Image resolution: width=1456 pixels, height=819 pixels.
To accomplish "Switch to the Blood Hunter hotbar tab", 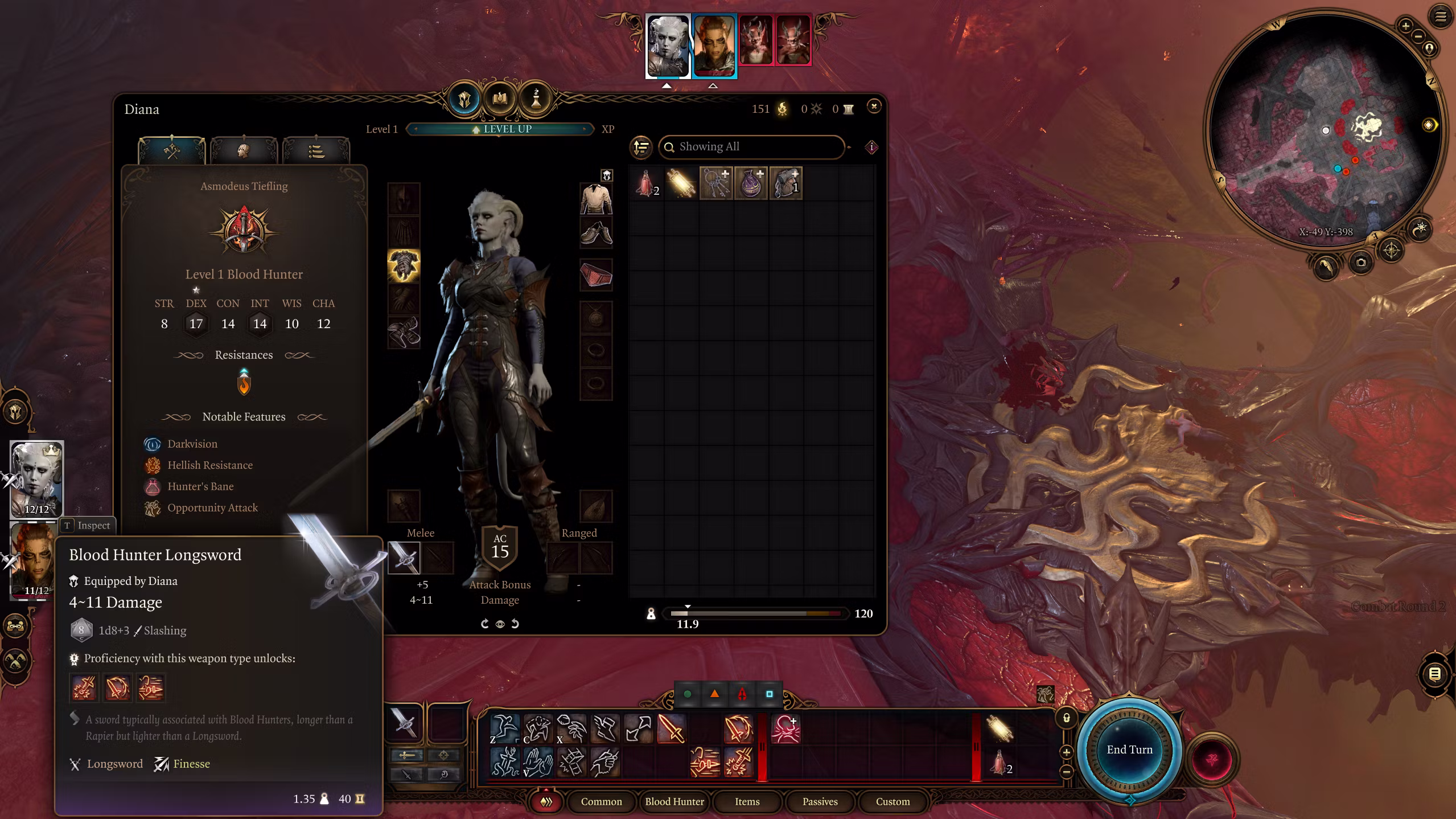I will [674, 801].
